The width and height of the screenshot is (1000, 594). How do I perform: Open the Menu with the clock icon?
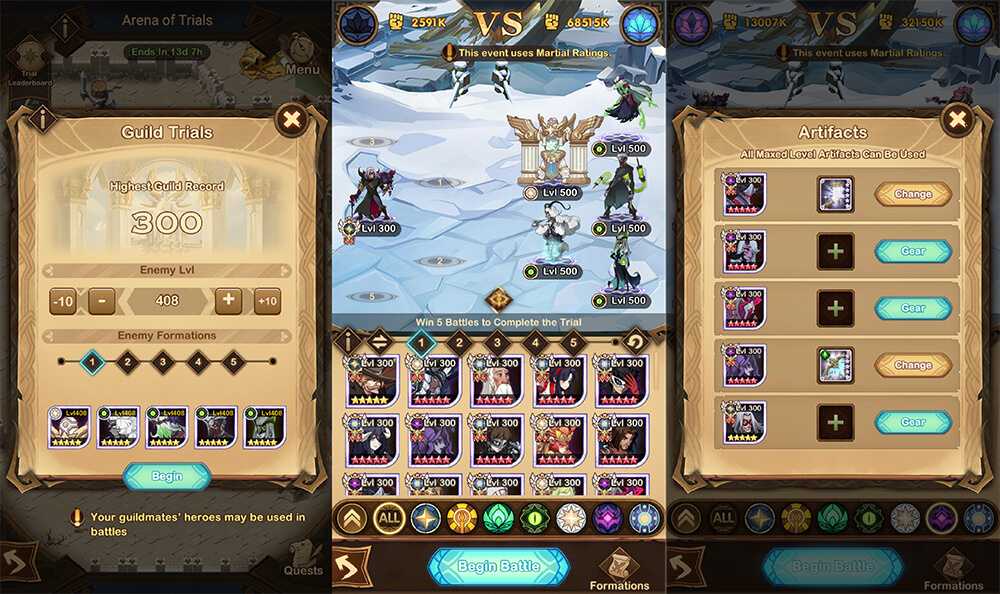pyautogui.click(x=301, y=52)
